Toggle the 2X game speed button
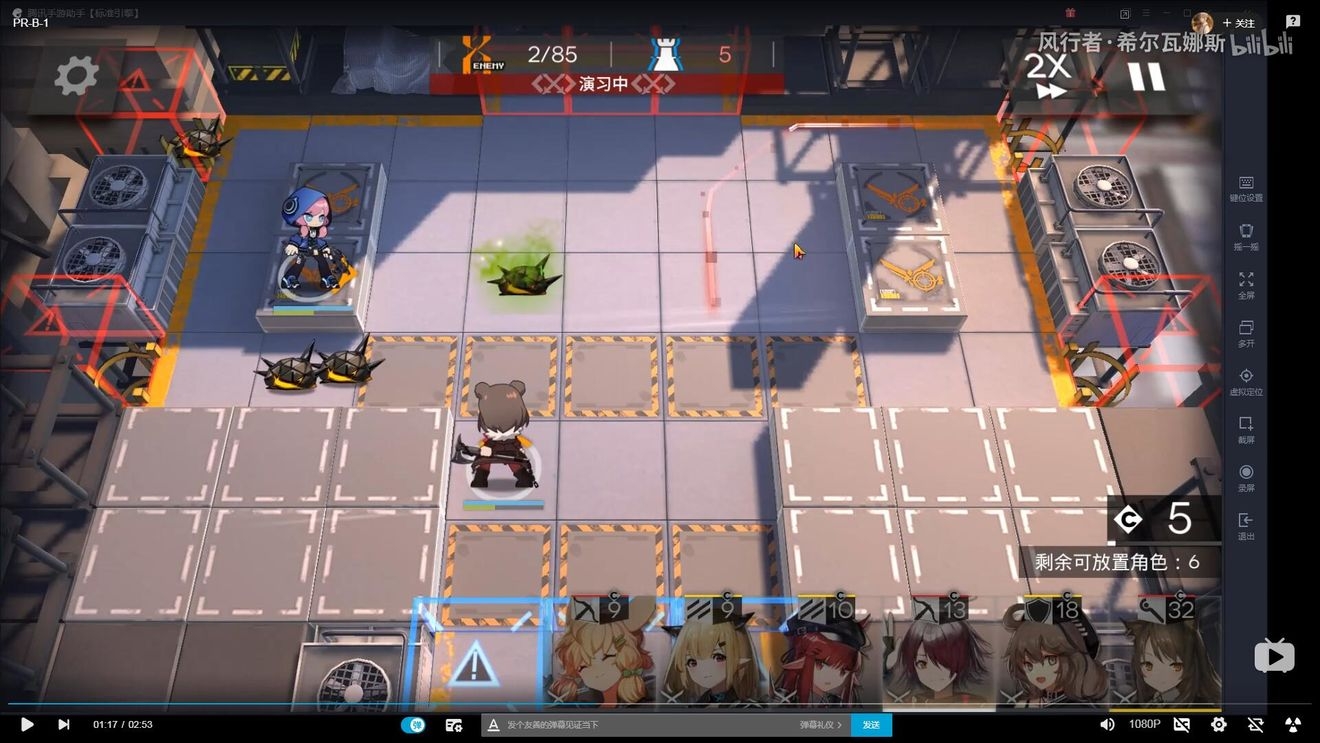This screenshot has height=743, width=1320. coord(1048,76)
